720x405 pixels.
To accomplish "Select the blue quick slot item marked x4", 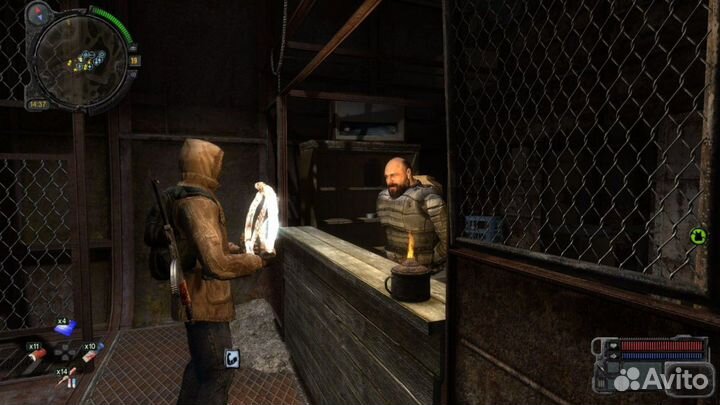I will [66, 325].
